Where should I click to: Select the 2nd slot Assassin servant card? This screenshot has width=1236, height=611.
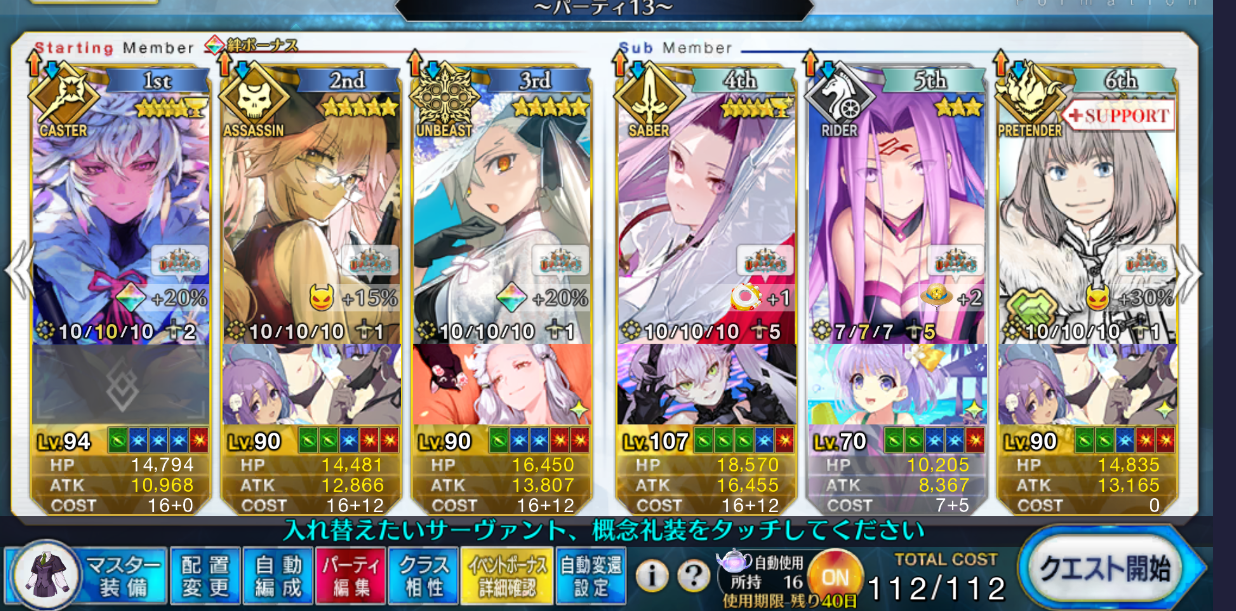(x=311, y=220)
